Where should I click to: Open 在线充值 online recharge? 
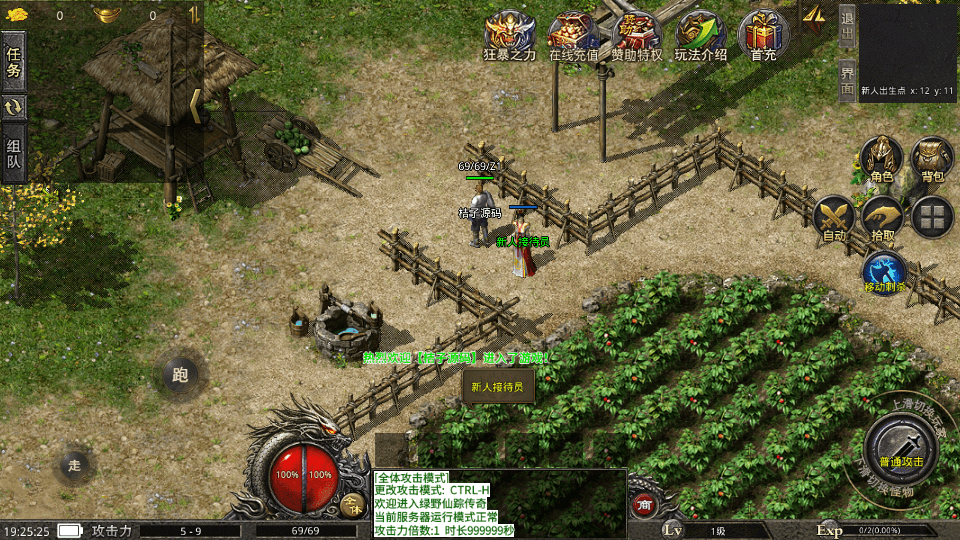(573, 36)
